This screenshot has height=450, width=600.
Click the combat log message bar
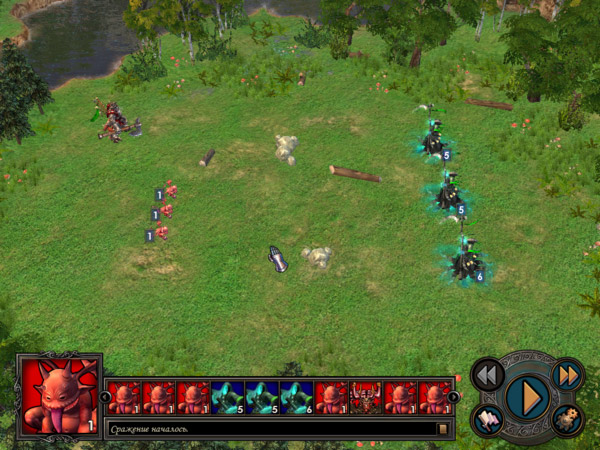pyautogui.click(x=270, y=429)
